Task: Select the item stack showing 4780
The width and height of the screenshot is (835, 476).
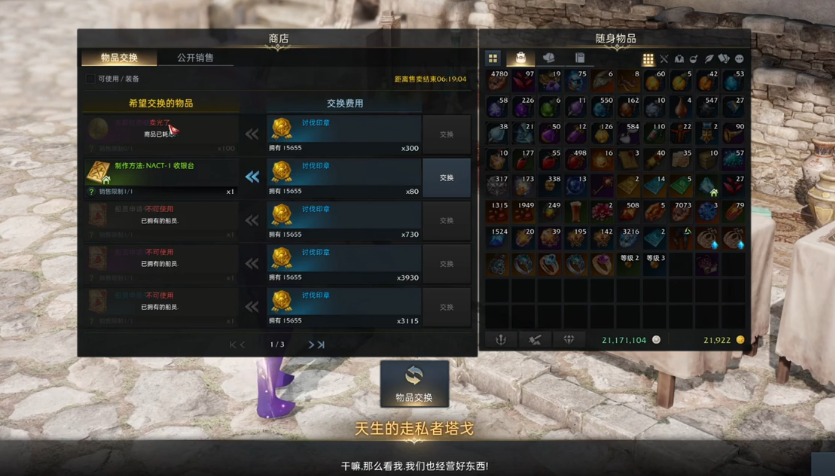Action: [x=499, y=82]
